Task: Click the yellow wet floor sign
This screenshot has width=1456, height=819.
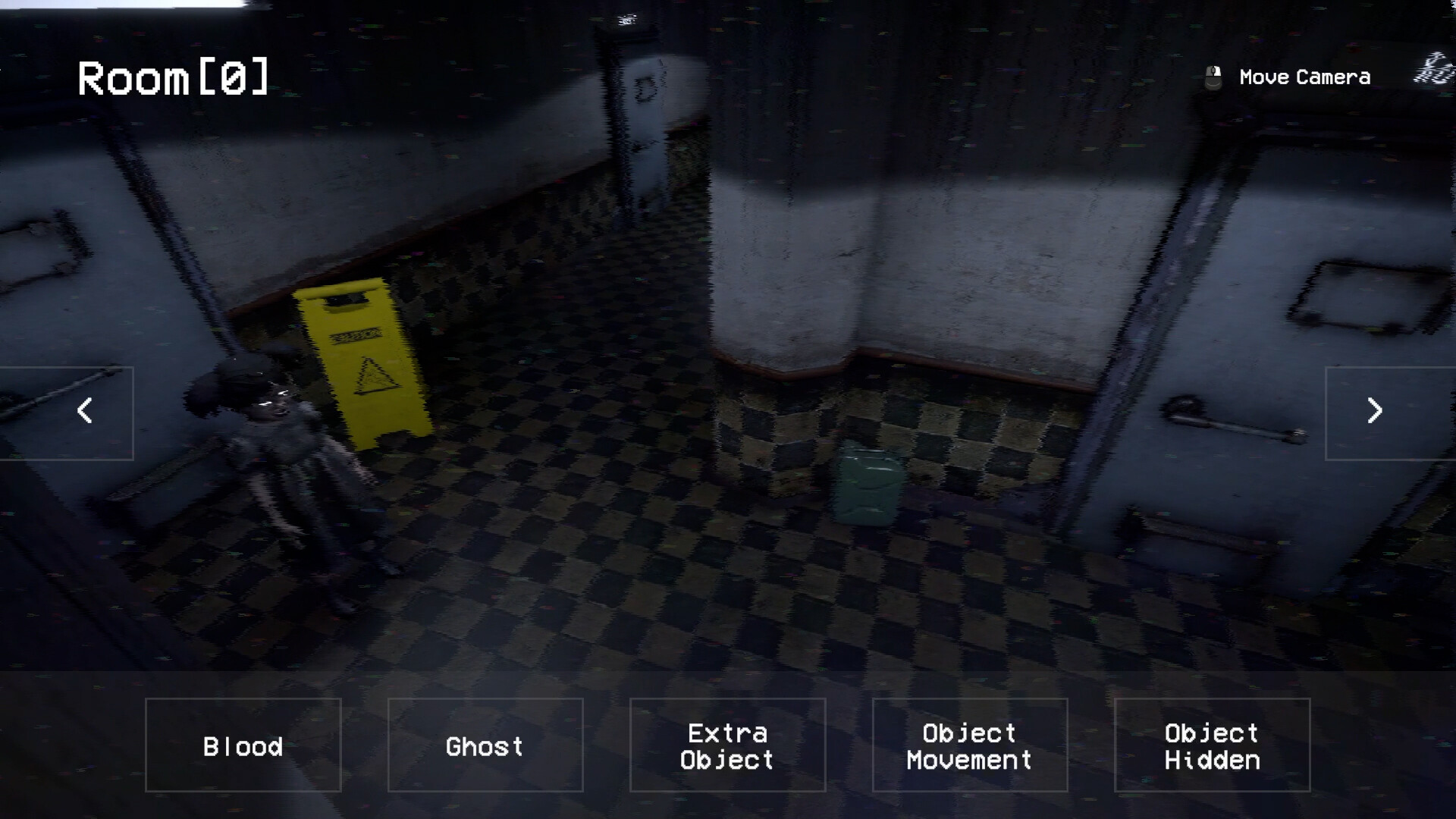Action: [x=364, y=364]
